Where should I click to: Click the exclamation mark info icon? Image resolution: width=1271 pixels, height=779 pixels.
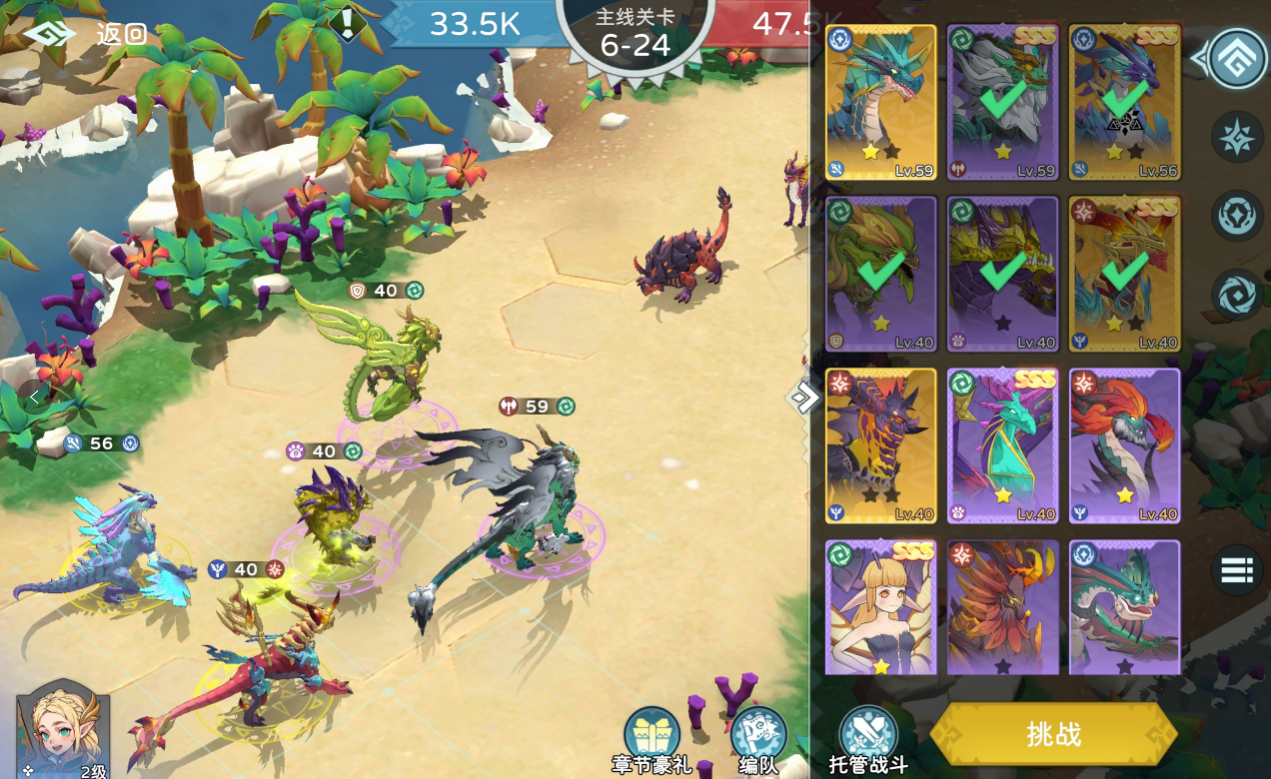pyautogui.click(x=347, y=23)
